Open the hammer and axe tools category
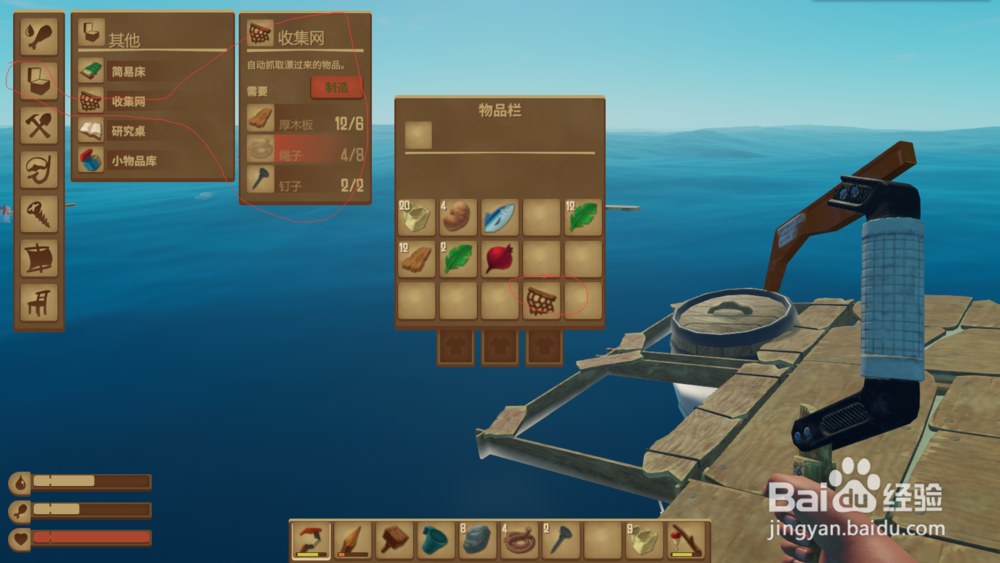 pos(40,124)
